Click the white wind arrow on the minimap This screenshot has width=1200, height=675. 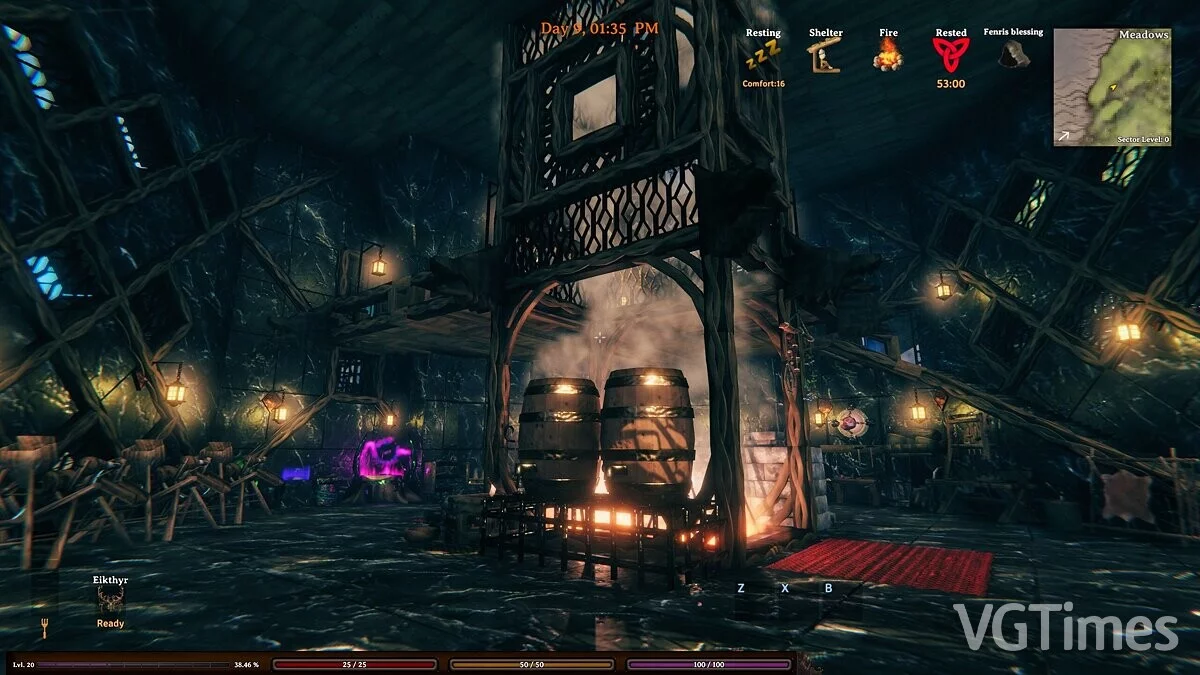[x=1066, y=135]
